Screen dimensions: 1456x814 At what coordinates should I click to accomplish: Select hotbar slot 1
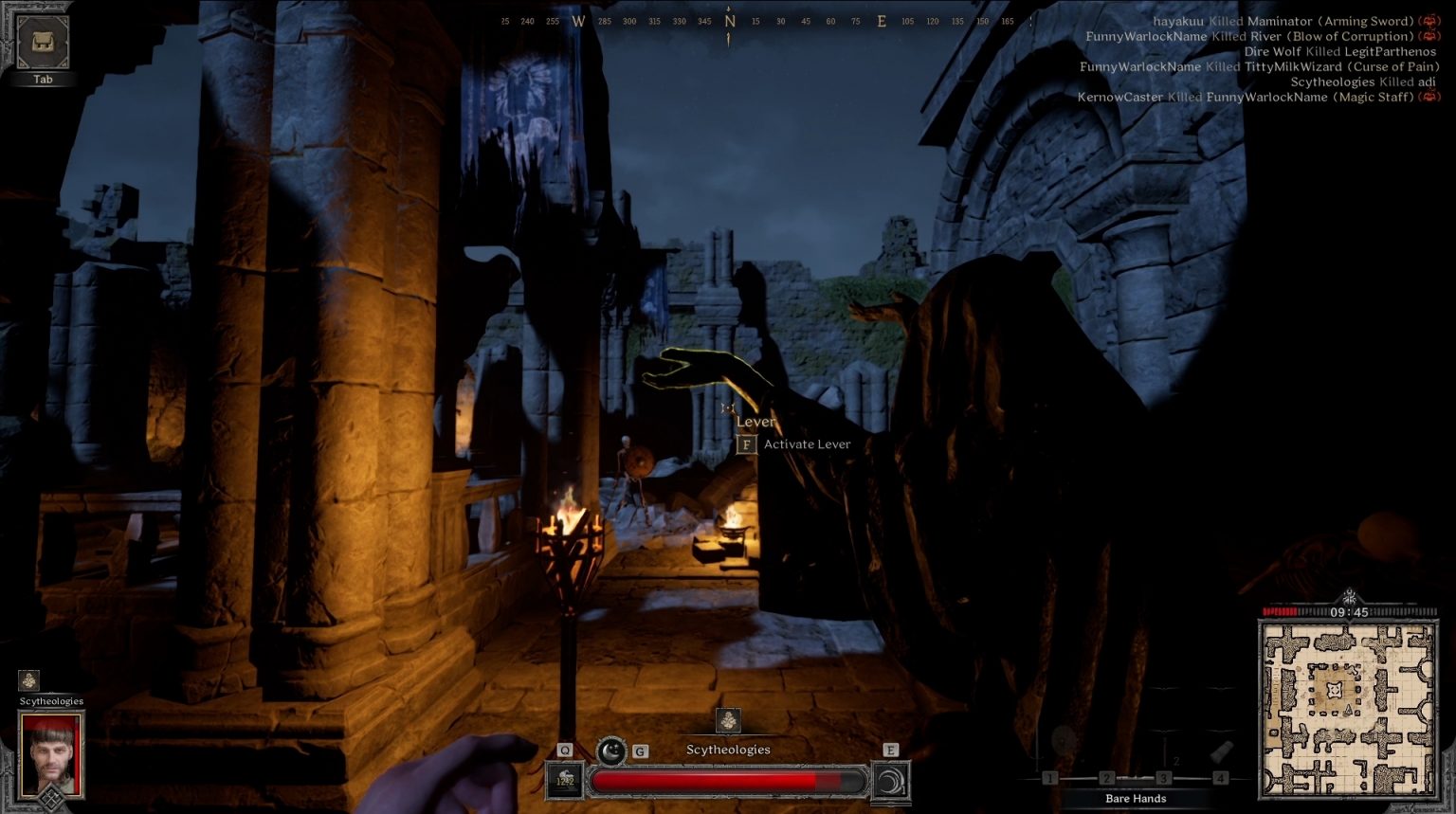pos(1050,778)
